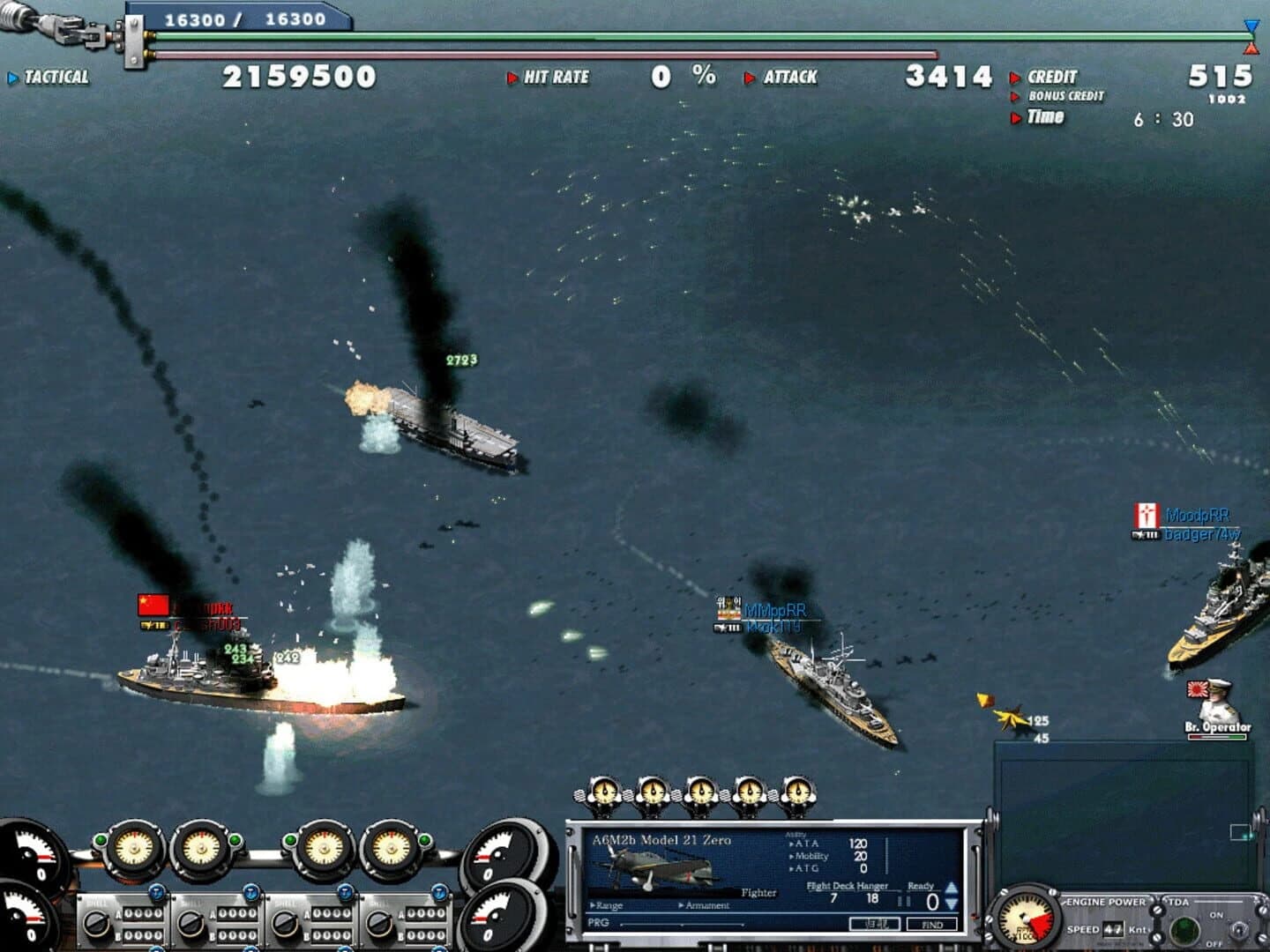This screenshot has height=952, width=1270.
Task: Click the TACTICAL indicator arrow
Action: click(x=12, y=78)
